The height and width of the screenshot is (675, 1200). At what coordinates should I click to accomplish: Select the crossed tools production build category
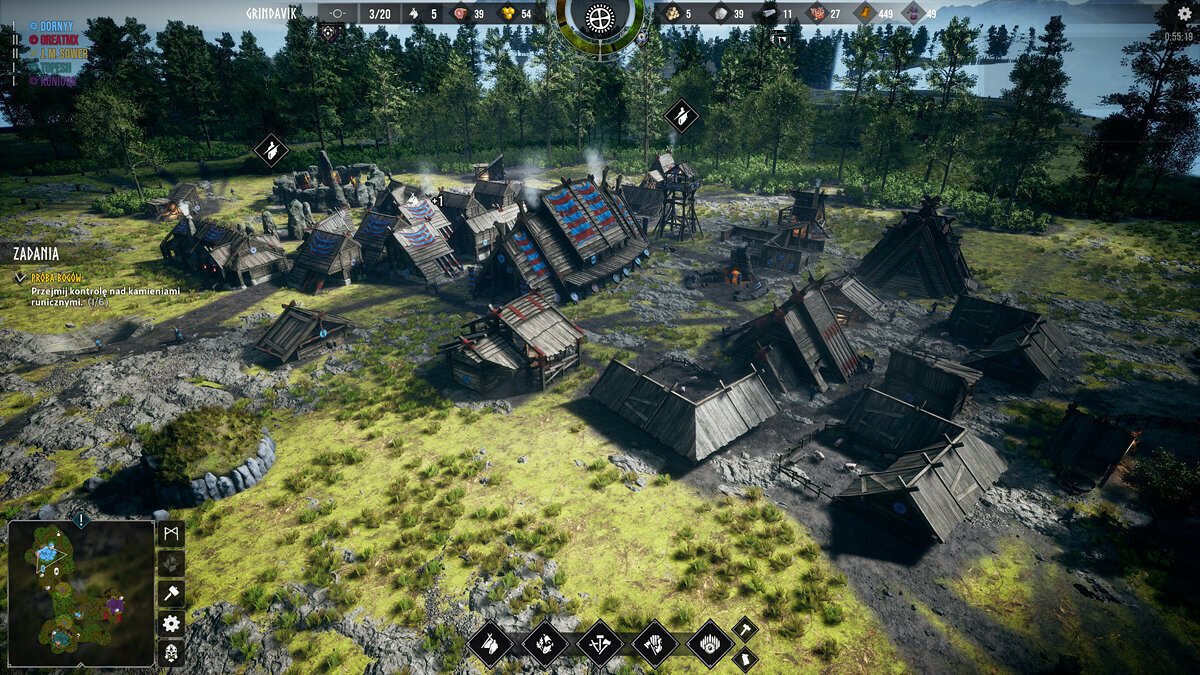click(x=600, y=643)
